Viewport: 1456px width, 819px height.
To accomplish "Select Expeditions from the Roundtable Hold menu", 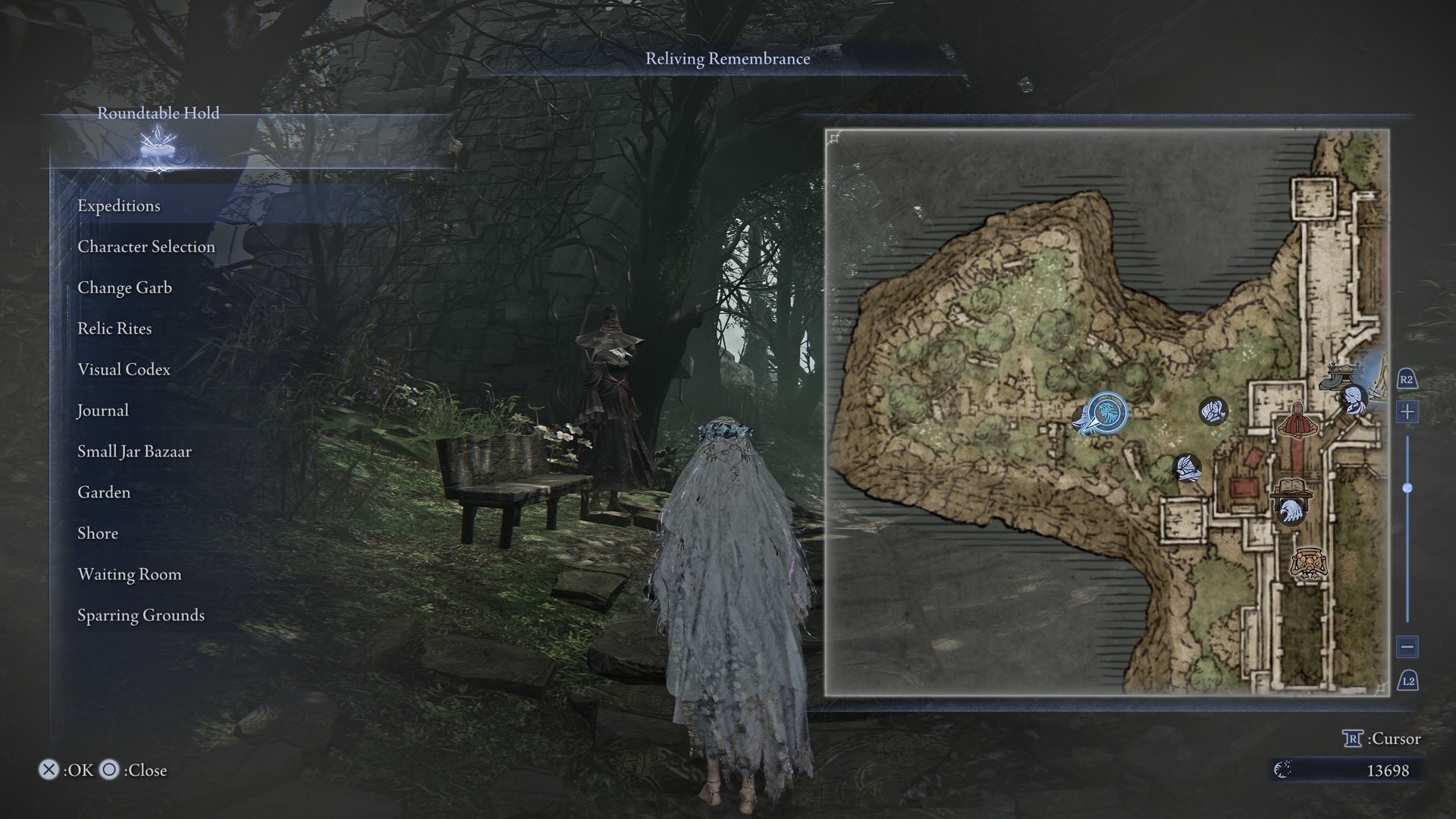I will [x=119, y=206].
